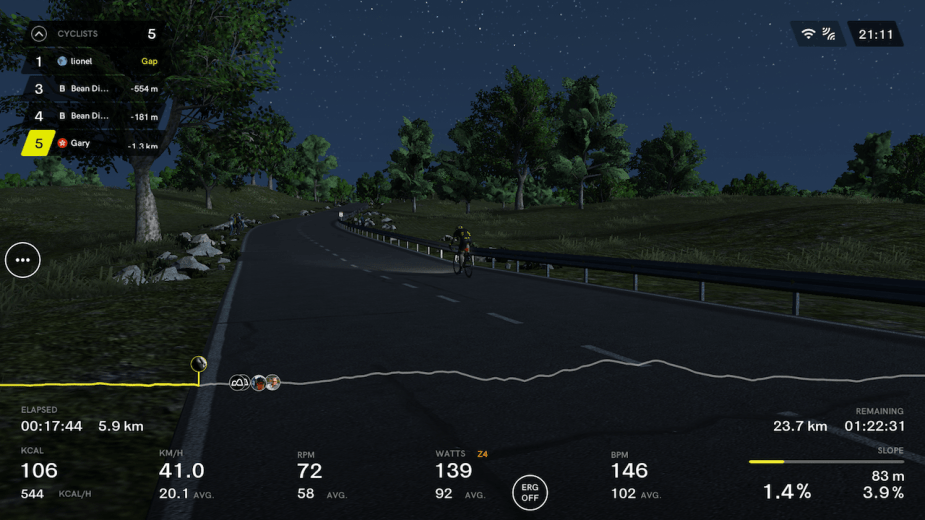Collapse the Cyclists leaderboard panel

tap(39, 33)
